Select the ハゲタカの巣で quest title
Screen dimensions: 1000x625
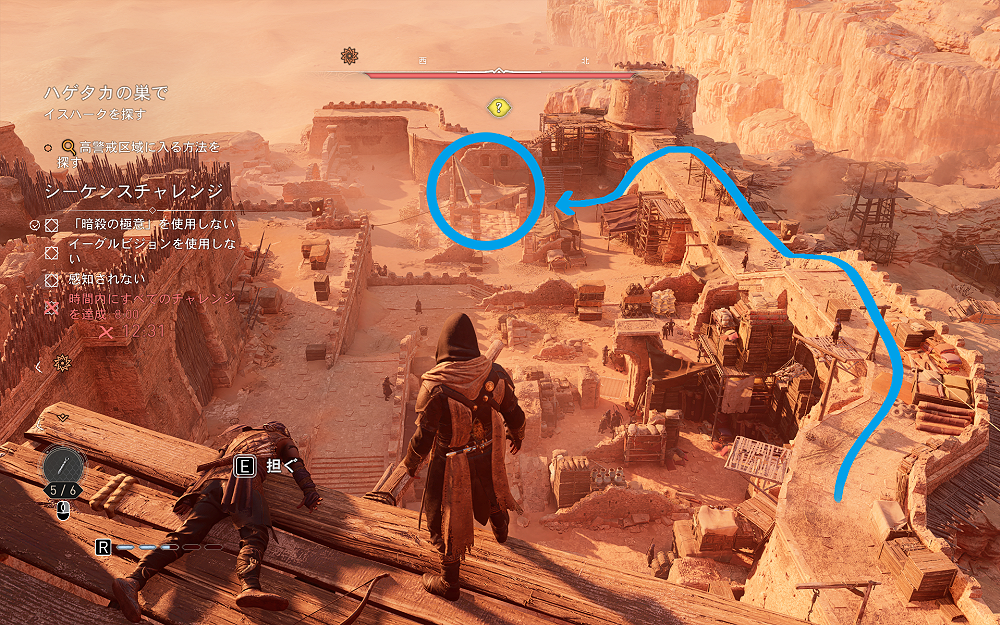coord(106,93)
